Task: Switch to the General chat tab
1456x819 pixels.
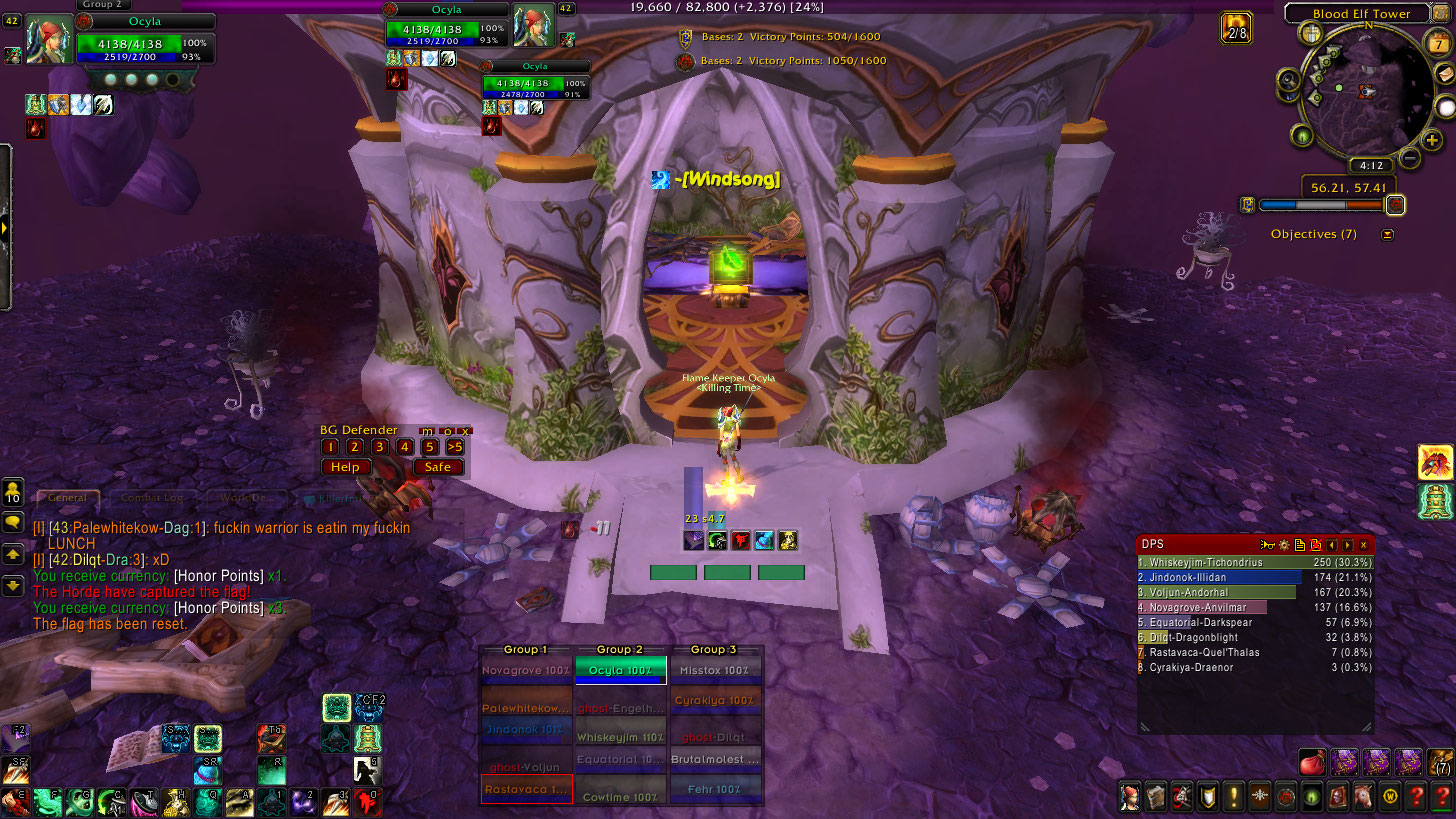Action: point(68,498)
